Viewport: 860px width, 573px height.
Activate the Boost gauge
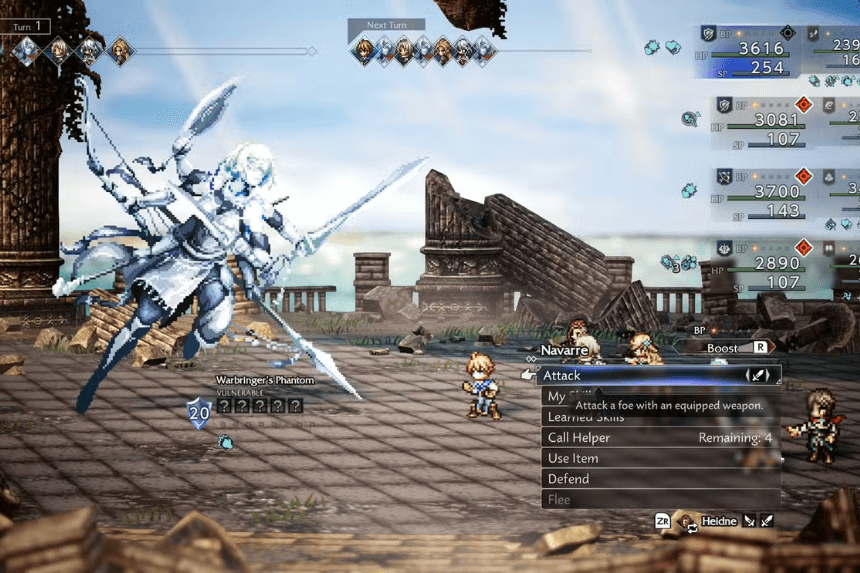pos(730,347)
